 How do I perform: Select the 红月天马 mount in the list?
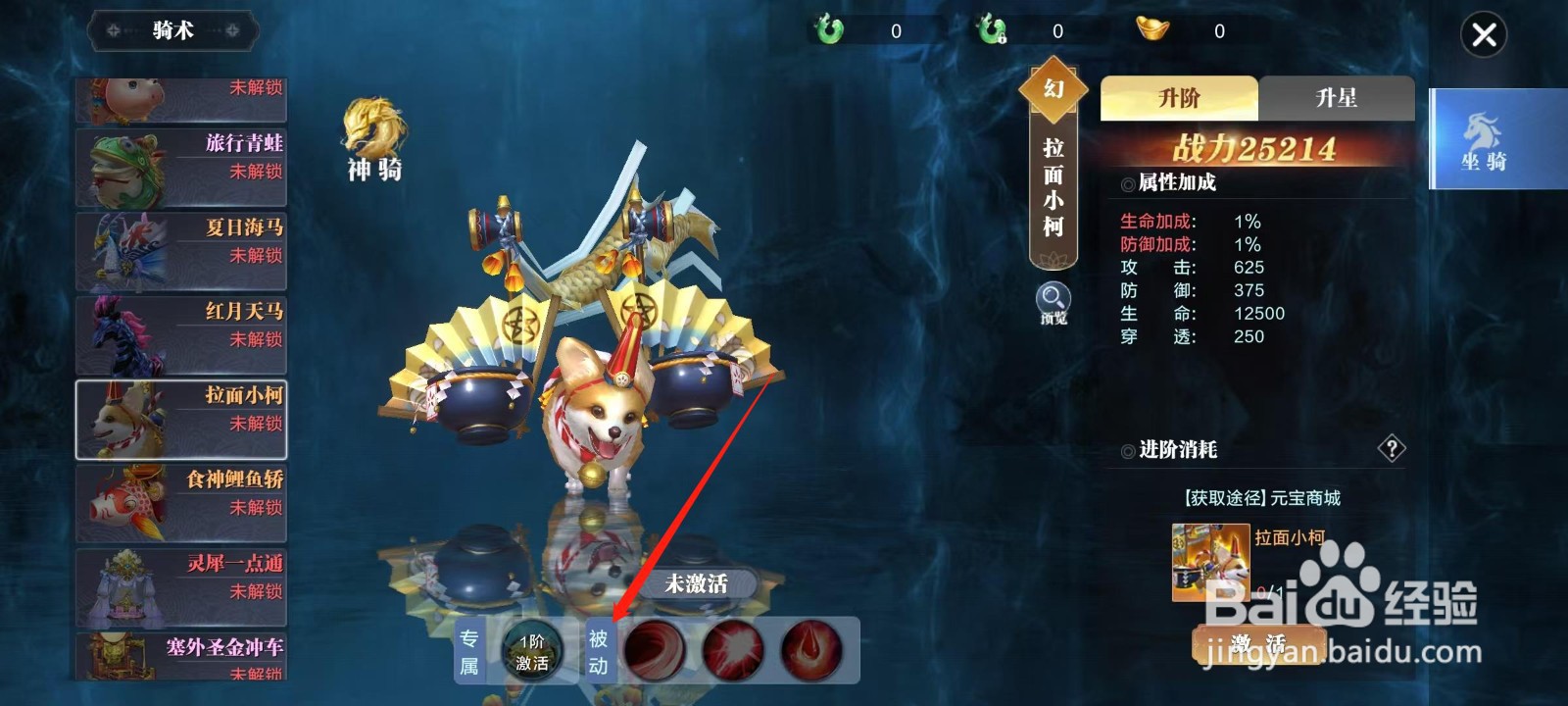[x=181, y=333]
